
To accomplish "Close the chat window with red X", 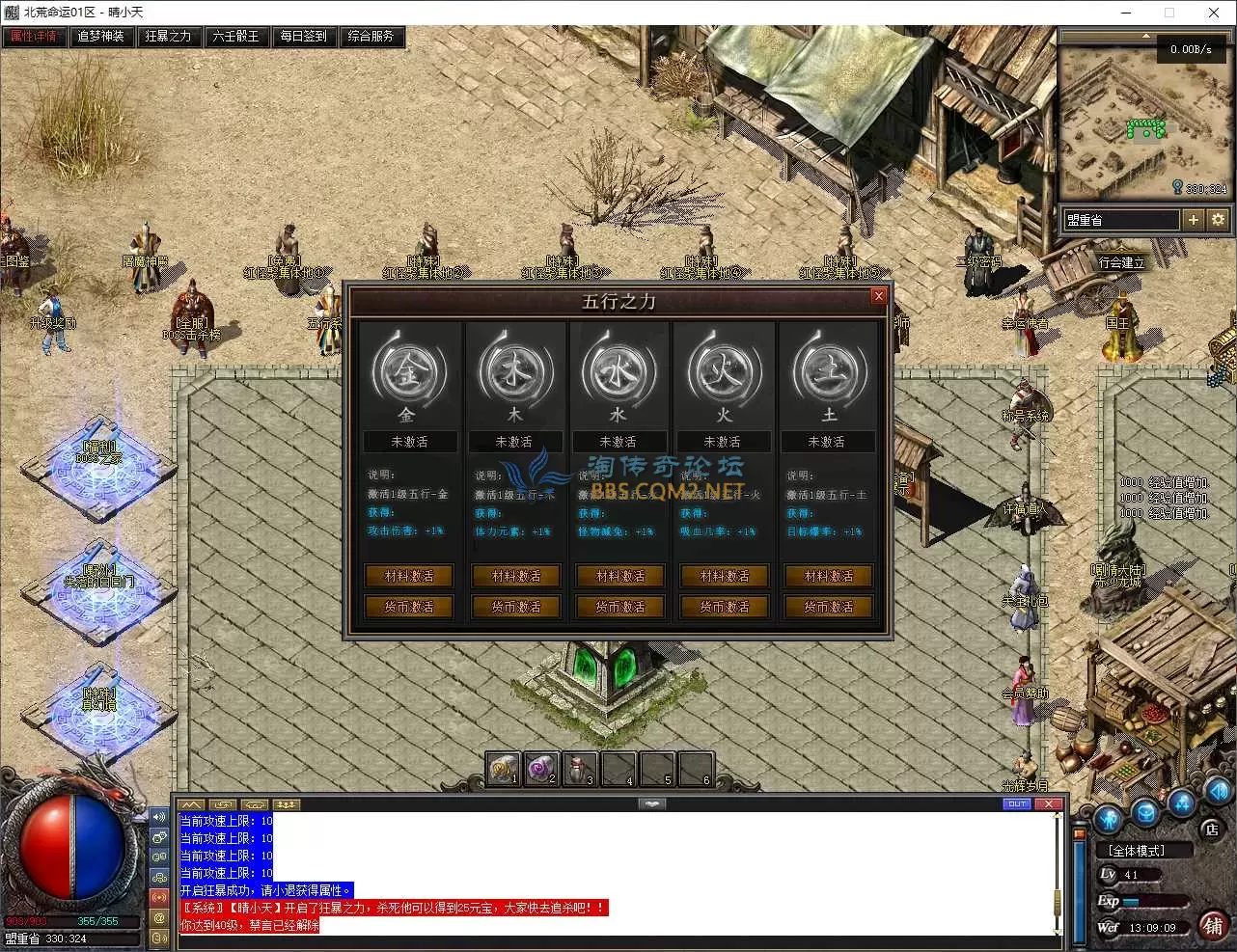I will [x=1049, y=803].
